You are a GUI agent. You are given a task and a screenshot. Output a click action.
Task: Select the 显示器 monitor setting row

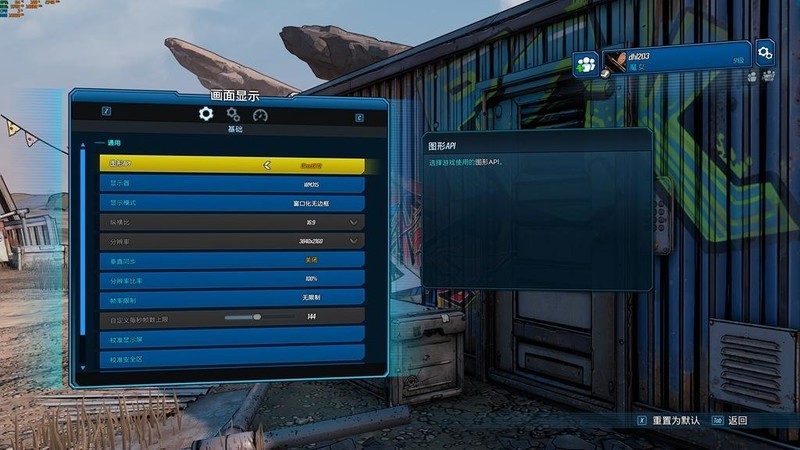pos(232,184)
